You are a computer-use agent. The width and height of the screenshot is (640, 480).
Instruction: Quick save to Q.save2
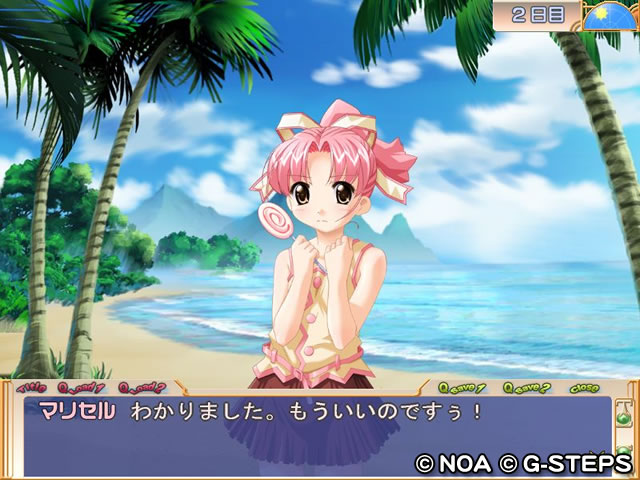[x=526, y=387]
